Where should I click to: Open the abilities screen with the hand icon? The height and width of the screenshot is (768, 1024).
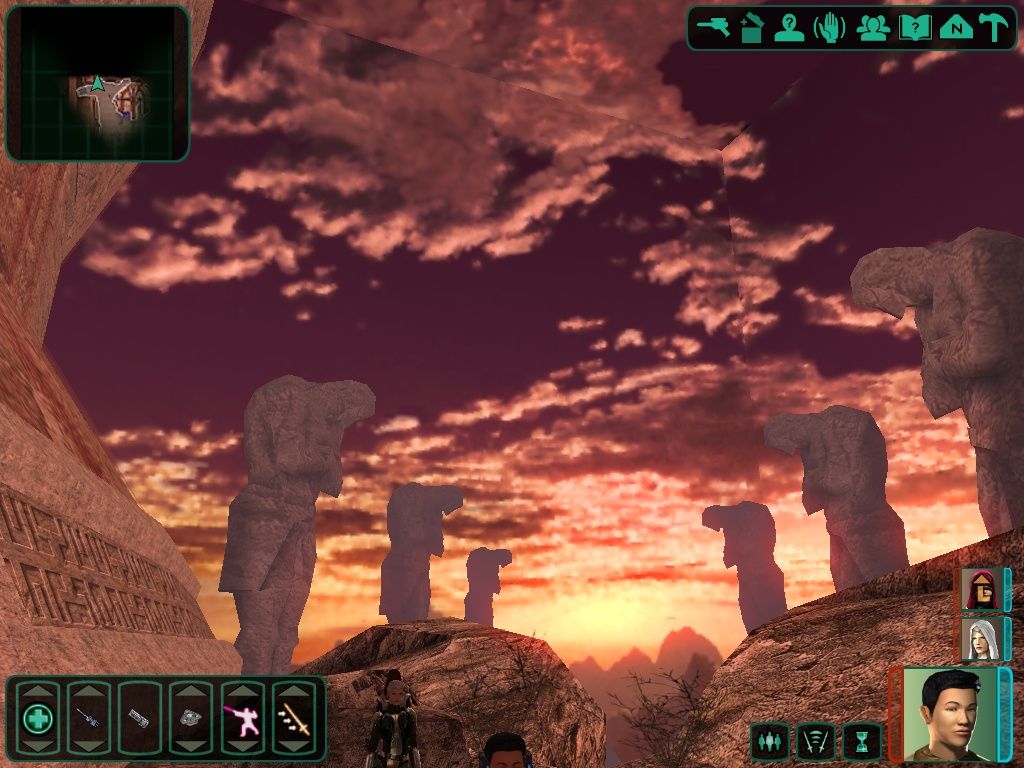tap(830, 28)
